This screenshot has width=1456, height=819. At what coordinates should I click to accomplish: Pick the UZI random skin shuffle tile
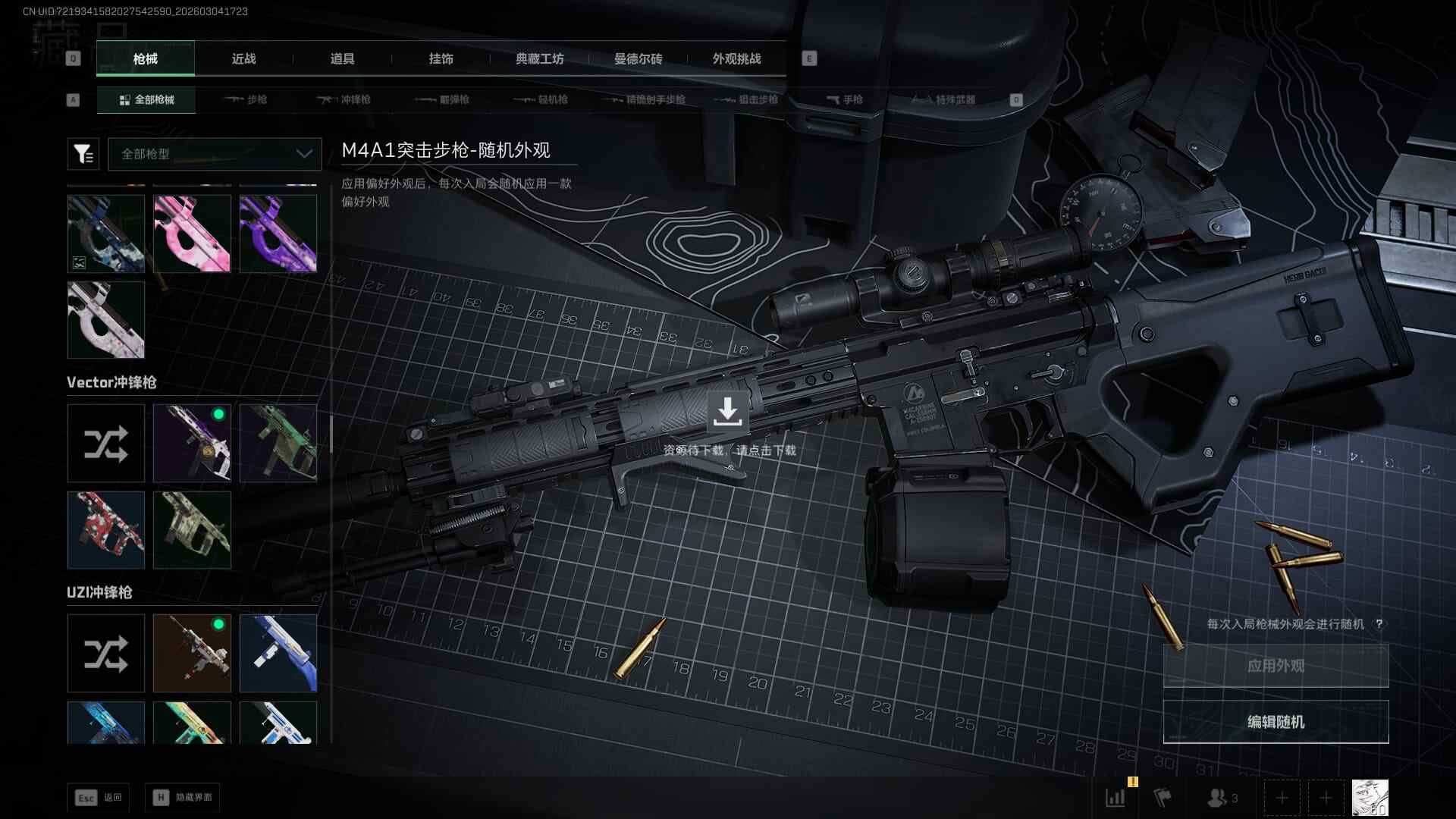[x=105, y=653]
